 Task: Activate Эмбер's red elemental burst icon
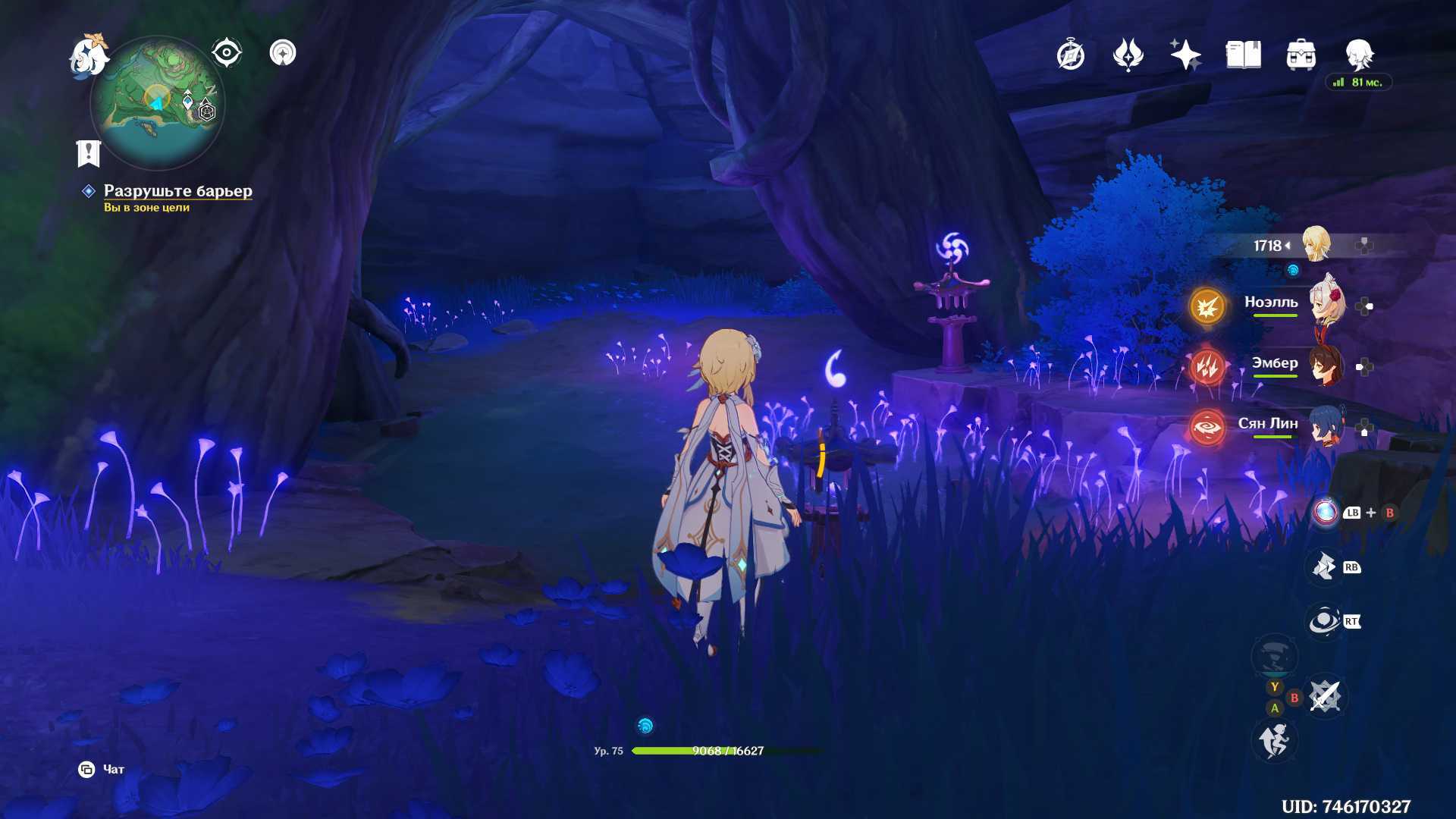[x=1207, y=368]
